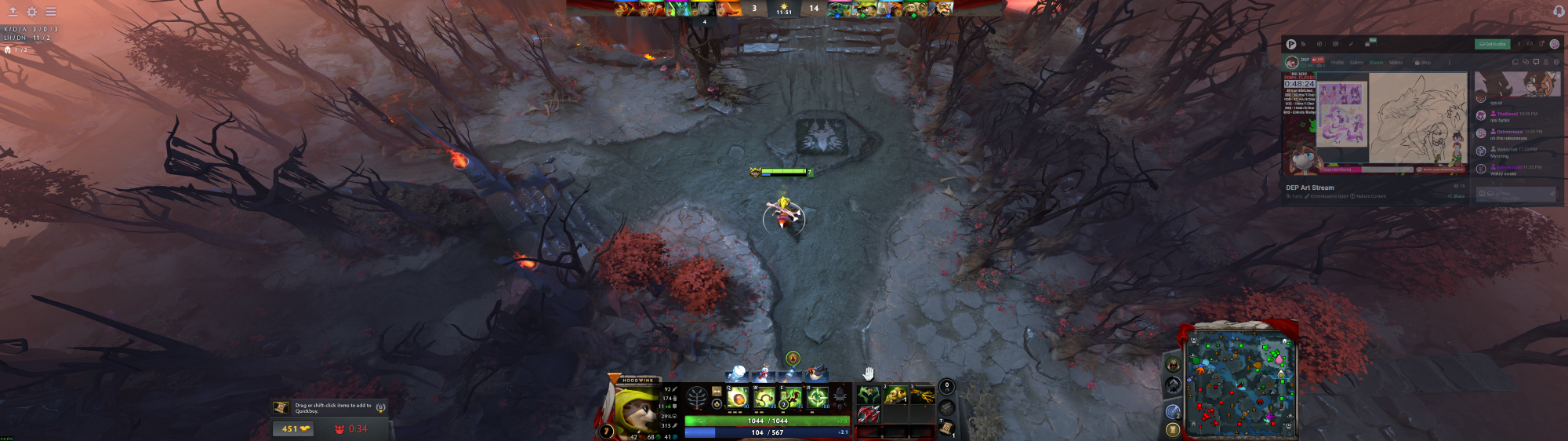Screen dimensions: 1568x441
Task: Use the Scurry ability
Action: click(791, 398)
